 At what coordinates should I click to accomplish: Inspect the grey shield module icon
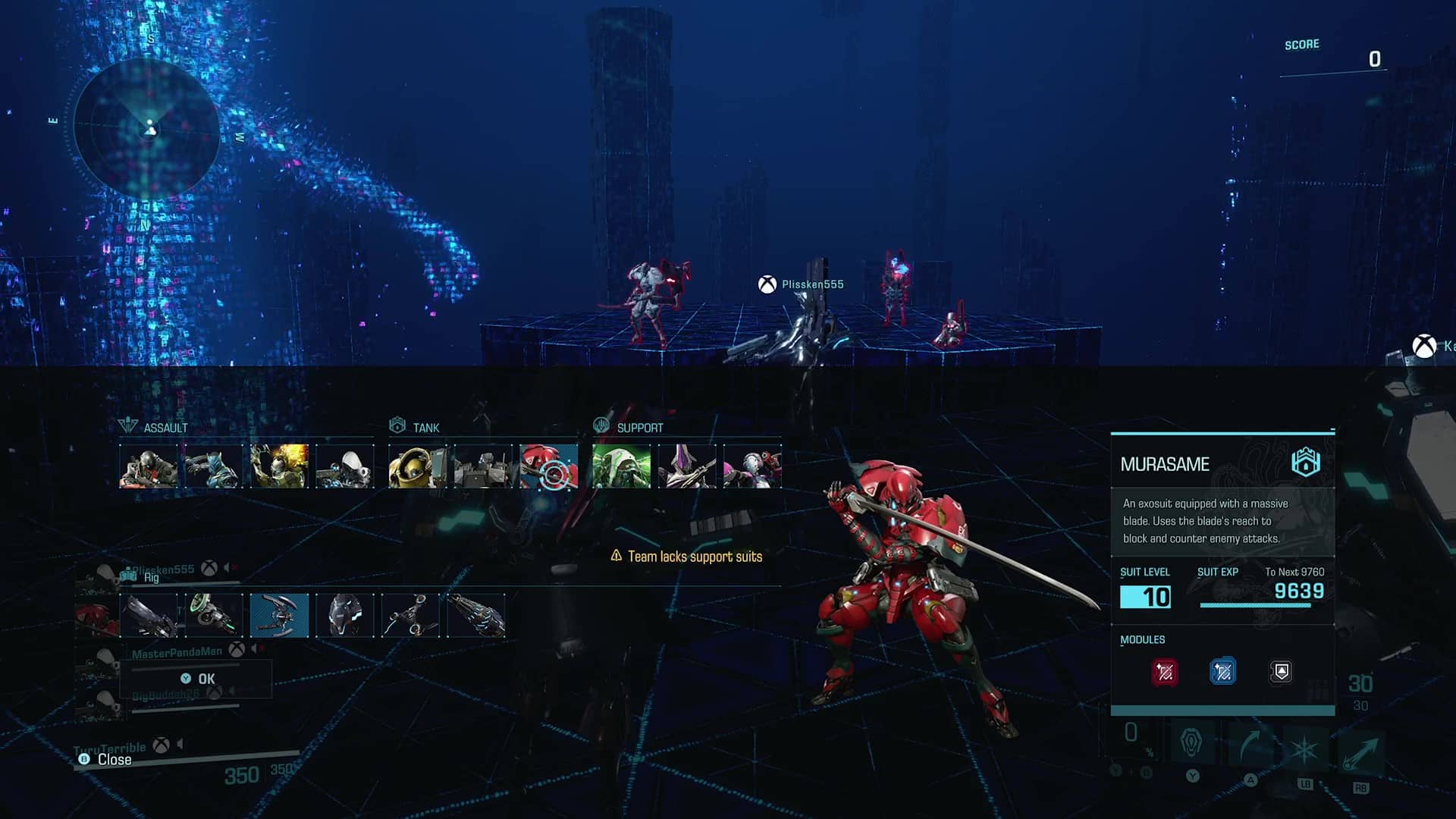(x=1281, y=672)
